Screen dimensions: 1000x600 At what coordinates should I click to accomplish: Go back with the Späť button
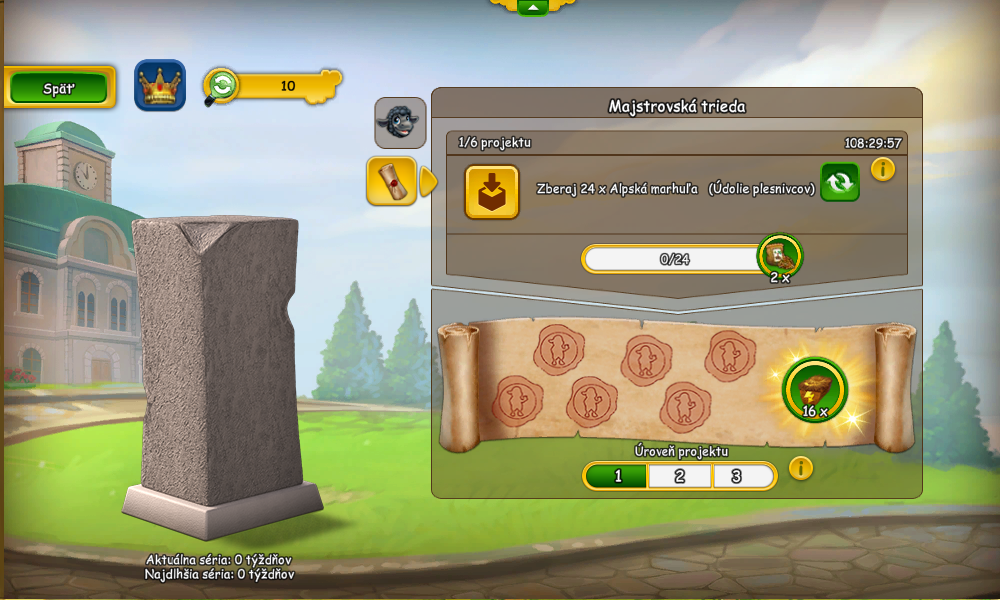tap(59, 88)
